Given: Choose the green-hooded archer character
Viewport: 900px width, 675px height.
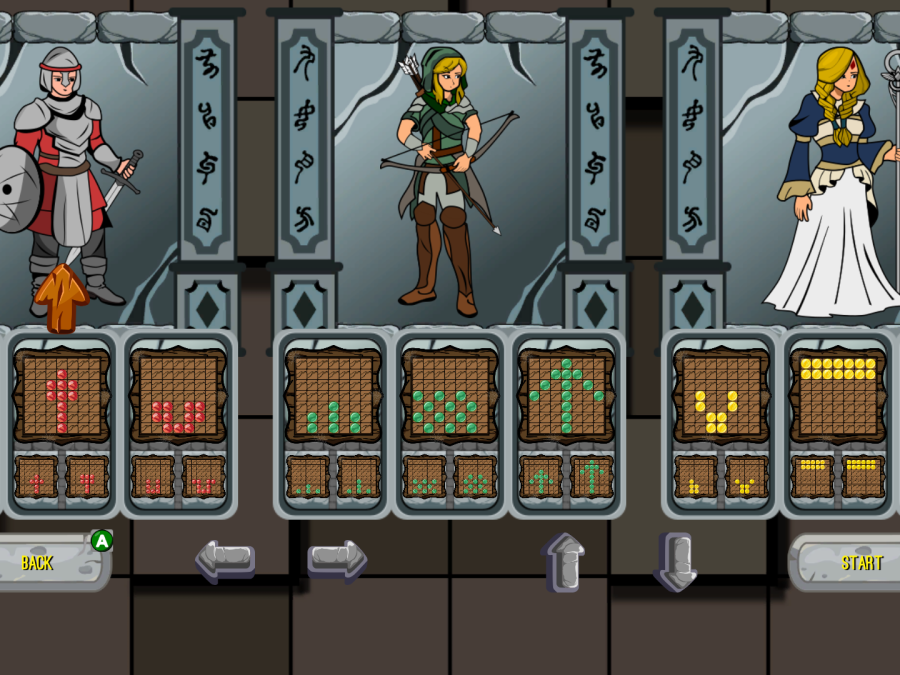Looking at the screenshot, I should (445, 175).
